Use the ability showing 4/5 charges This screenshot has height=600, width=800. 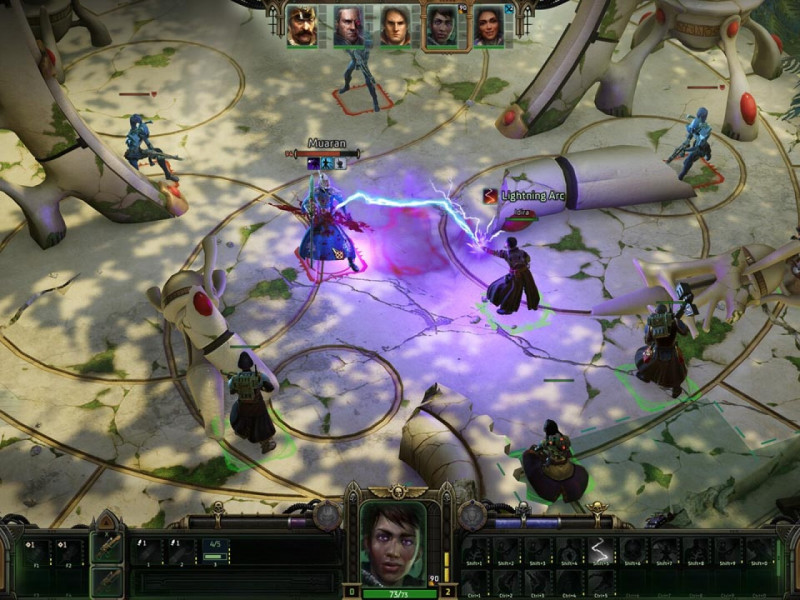pos(216,550)
